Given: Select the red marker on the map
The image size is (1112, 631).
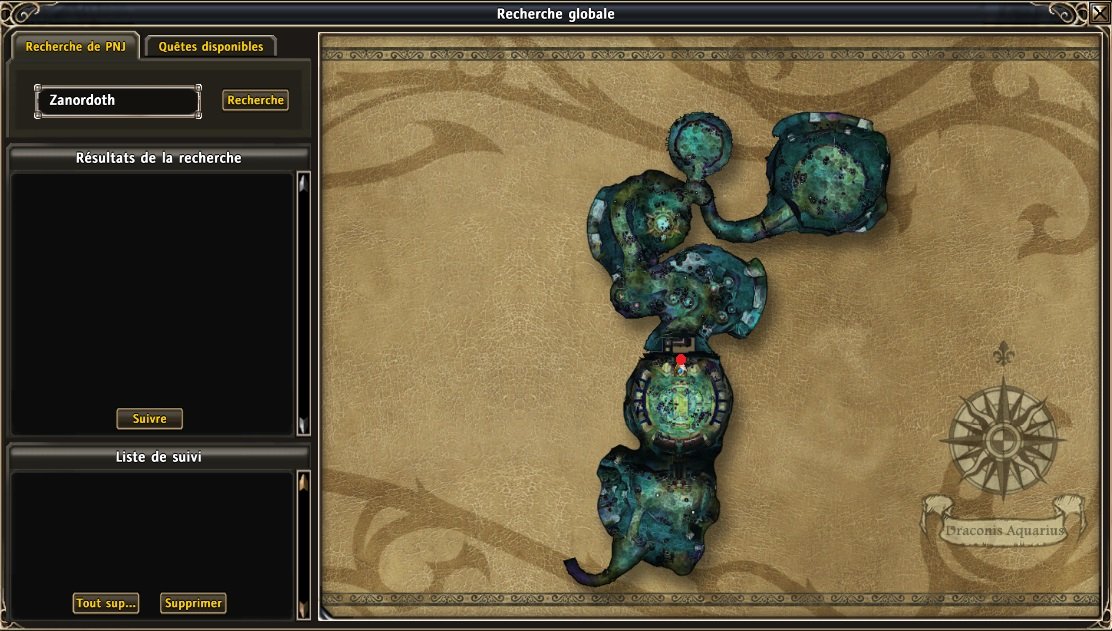Looking at the screenshot, I should (x=681, y=360).
